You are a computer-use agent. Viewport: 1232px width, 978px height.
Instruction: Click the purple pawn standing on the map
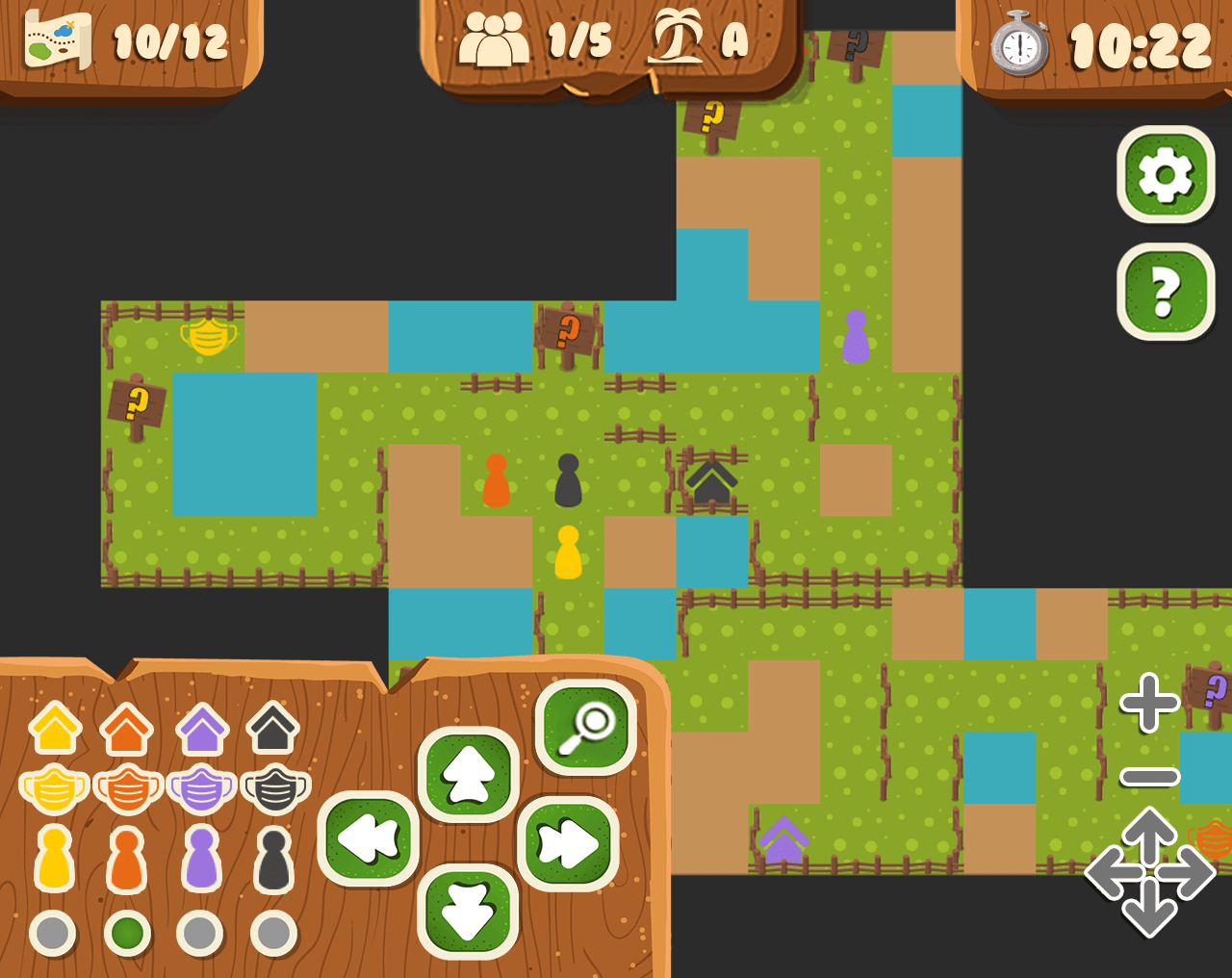(x=858, y=339)
